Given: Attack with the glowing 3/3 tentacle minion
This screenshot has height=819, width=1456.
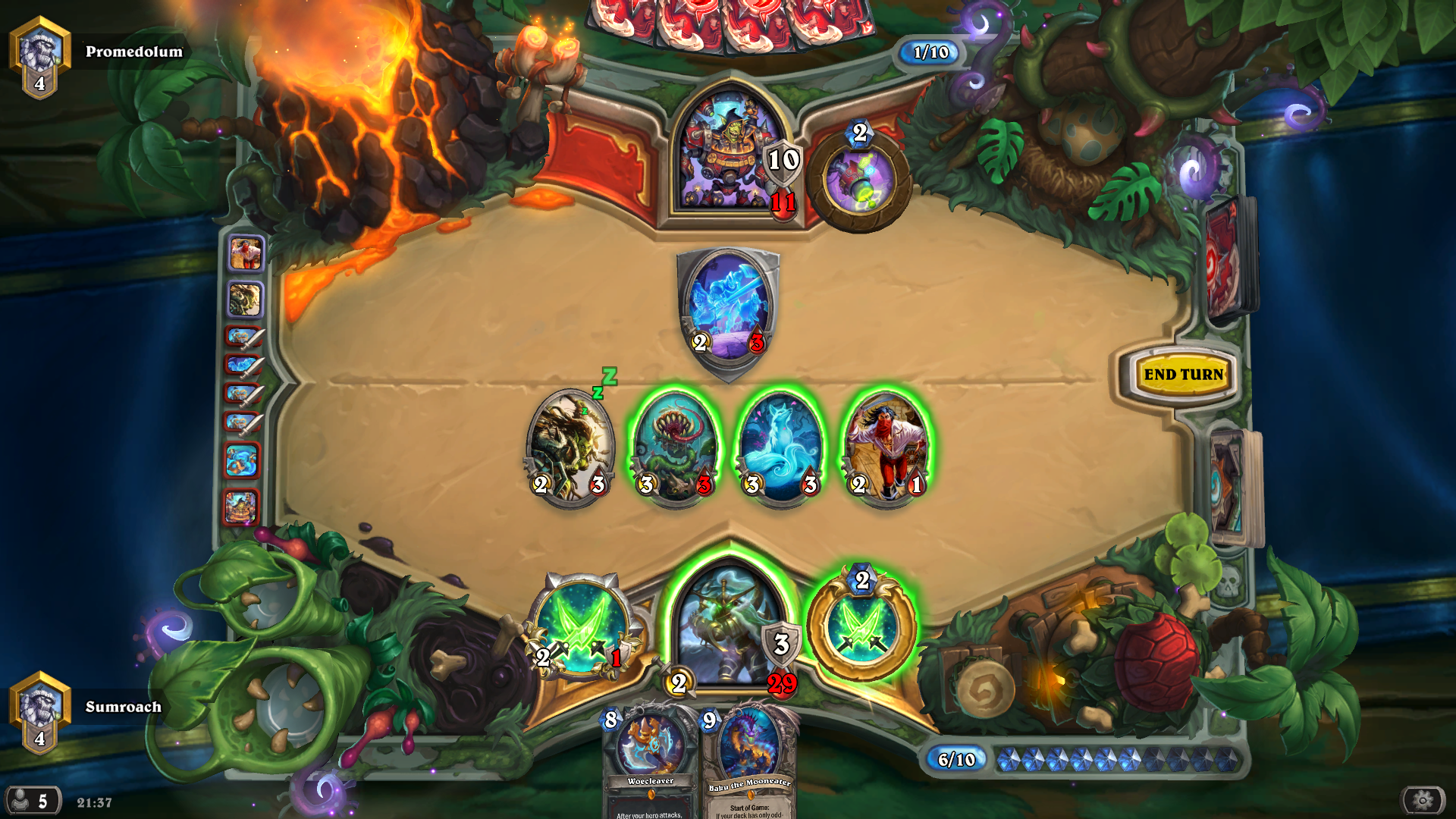Looking at the screenshot, I should click(674, 444).
